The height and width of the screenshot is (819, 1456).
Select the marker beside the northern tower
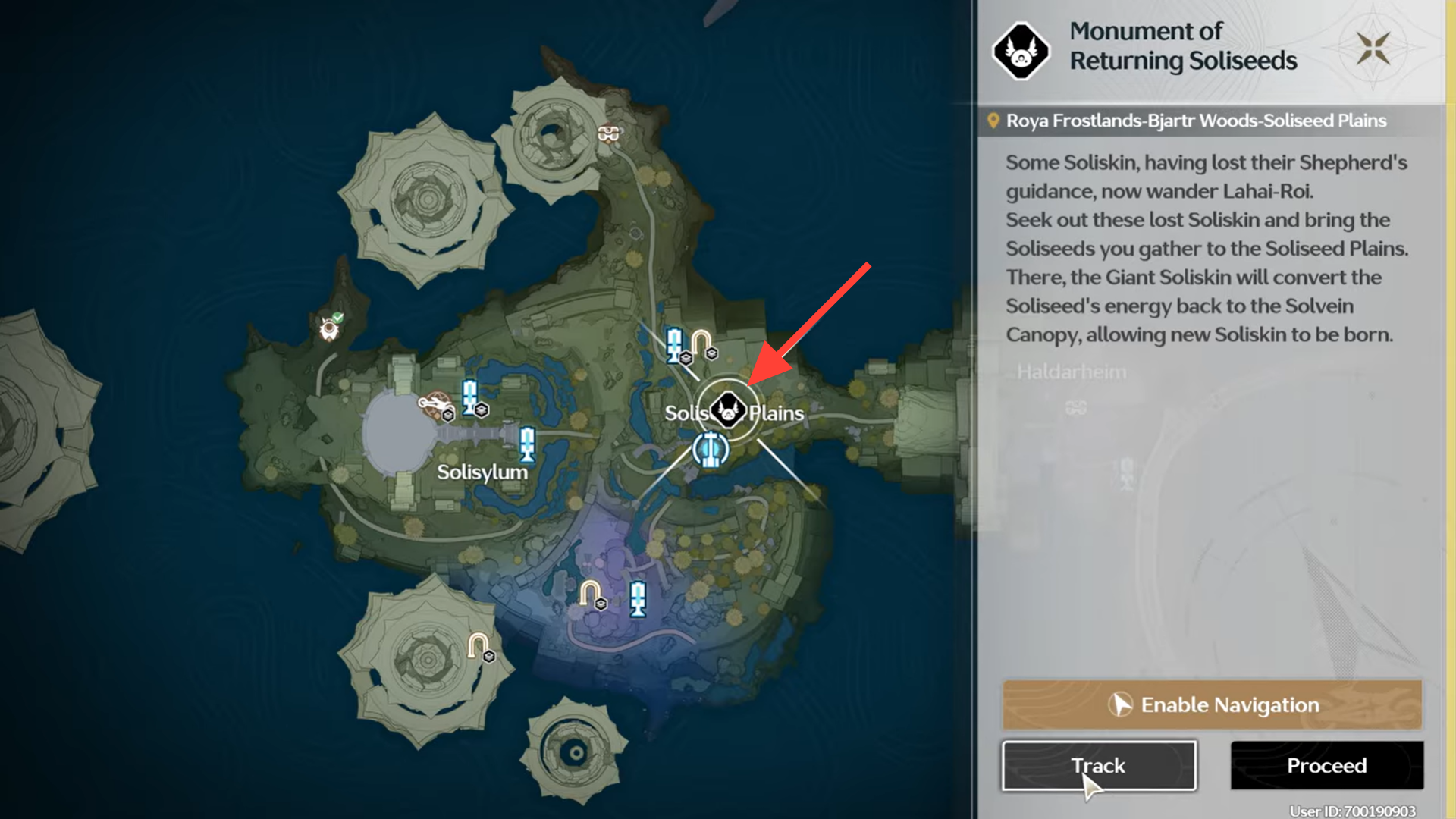608,134
